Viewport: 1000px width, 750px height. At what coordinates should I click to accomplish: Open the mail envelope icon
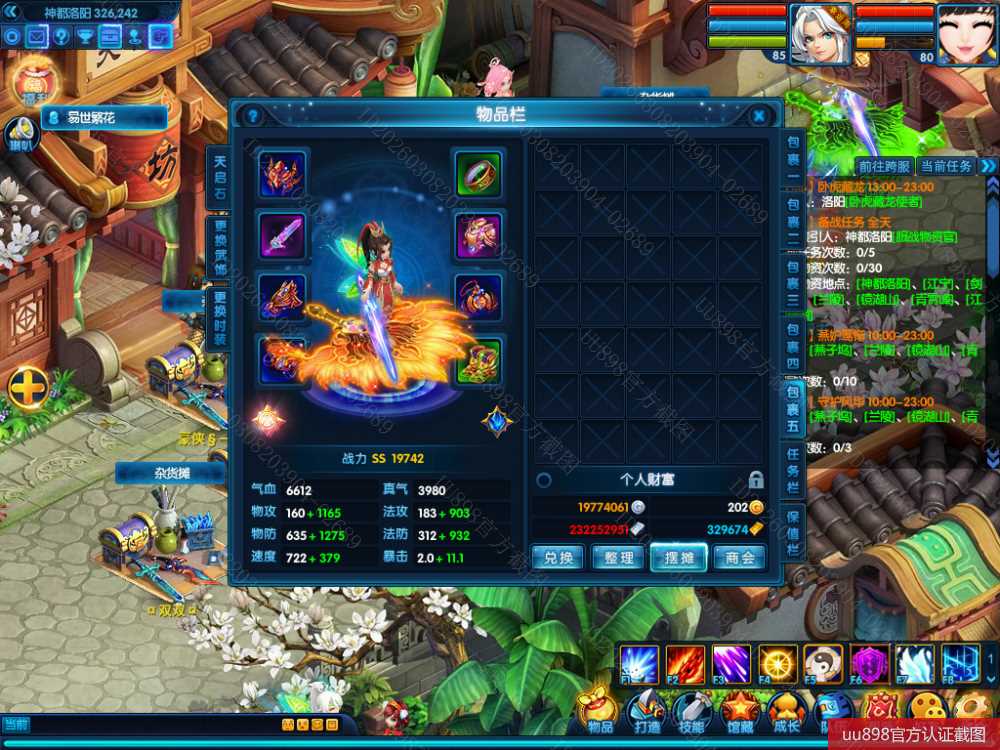[37, 37]
